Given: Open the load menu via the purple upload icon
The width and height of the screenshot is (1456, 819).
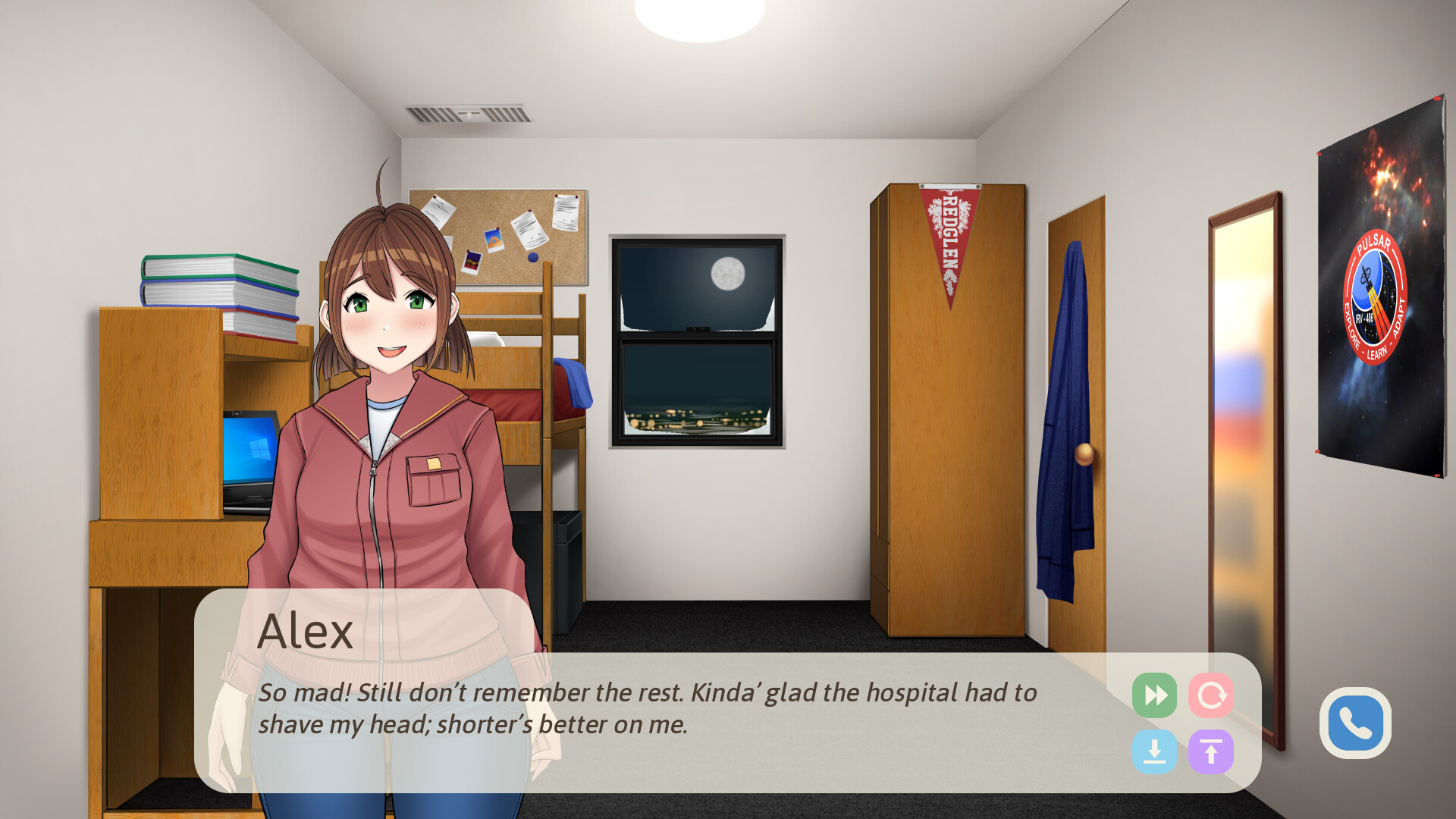Looking at the screenshot, I should tap(1211, 751).
